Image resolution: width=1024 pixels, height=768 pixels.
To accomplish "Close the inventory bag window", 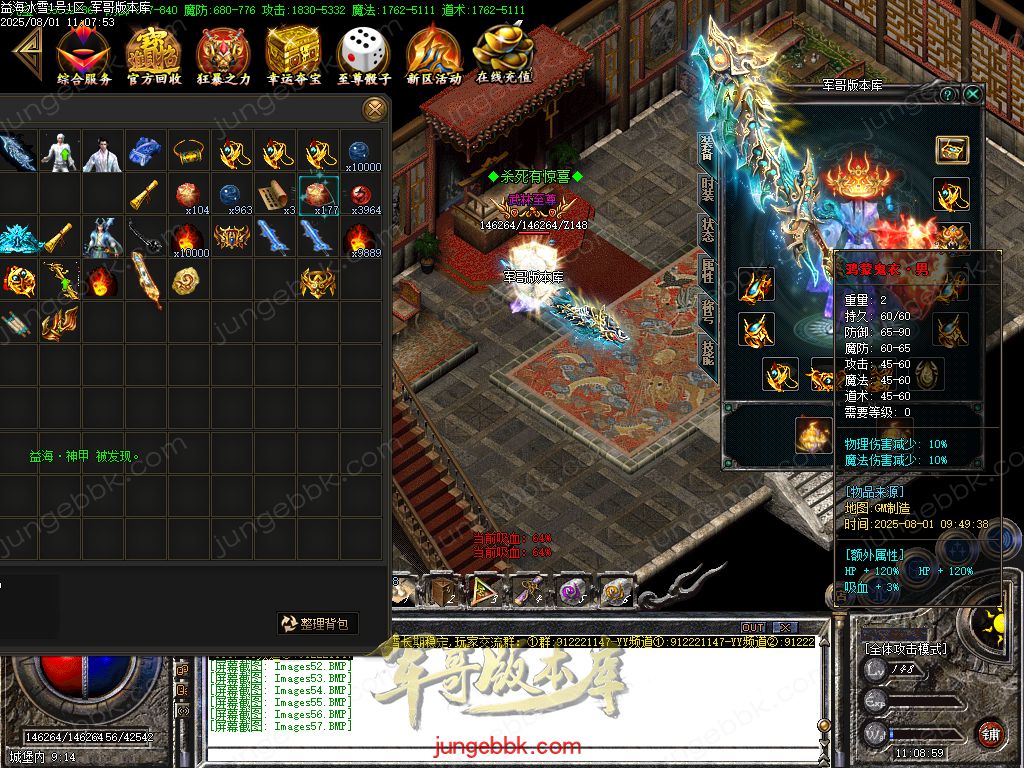I will [x=374, y=108].
